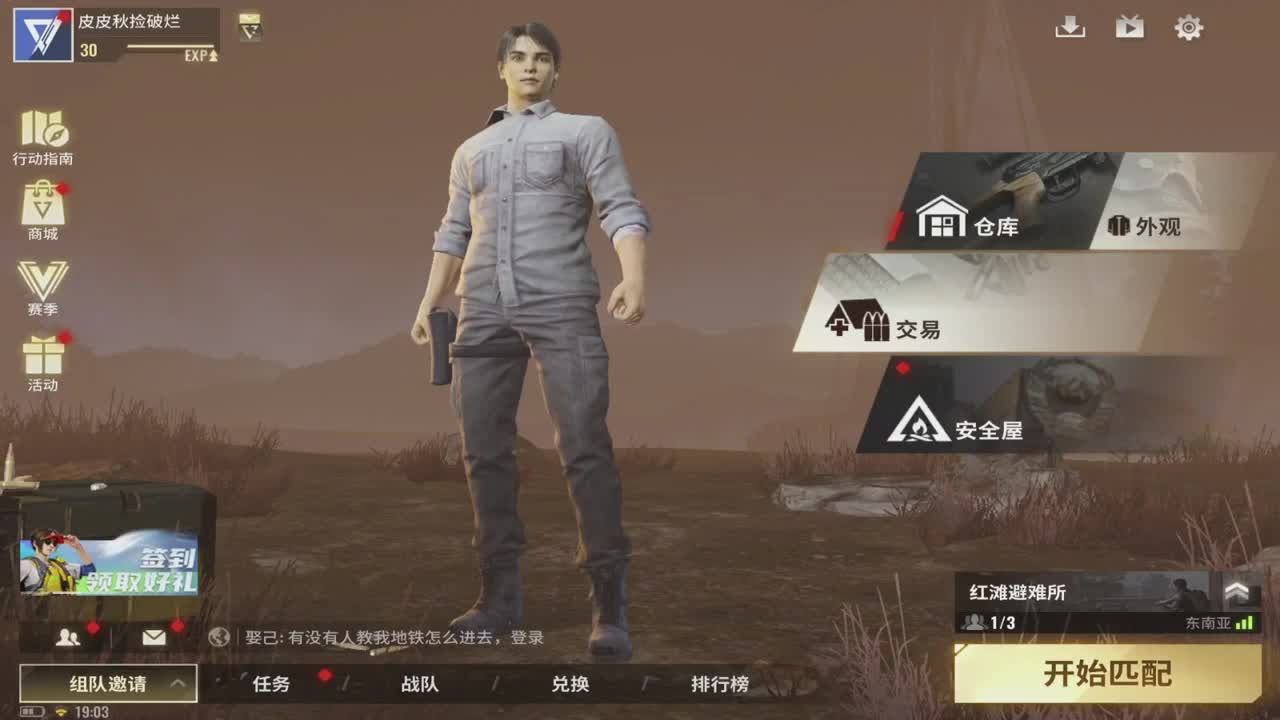Open the video and replay center
The width and height of the screenshot is (1280, 720).
pyautogui.click(x=1130, y=29)
